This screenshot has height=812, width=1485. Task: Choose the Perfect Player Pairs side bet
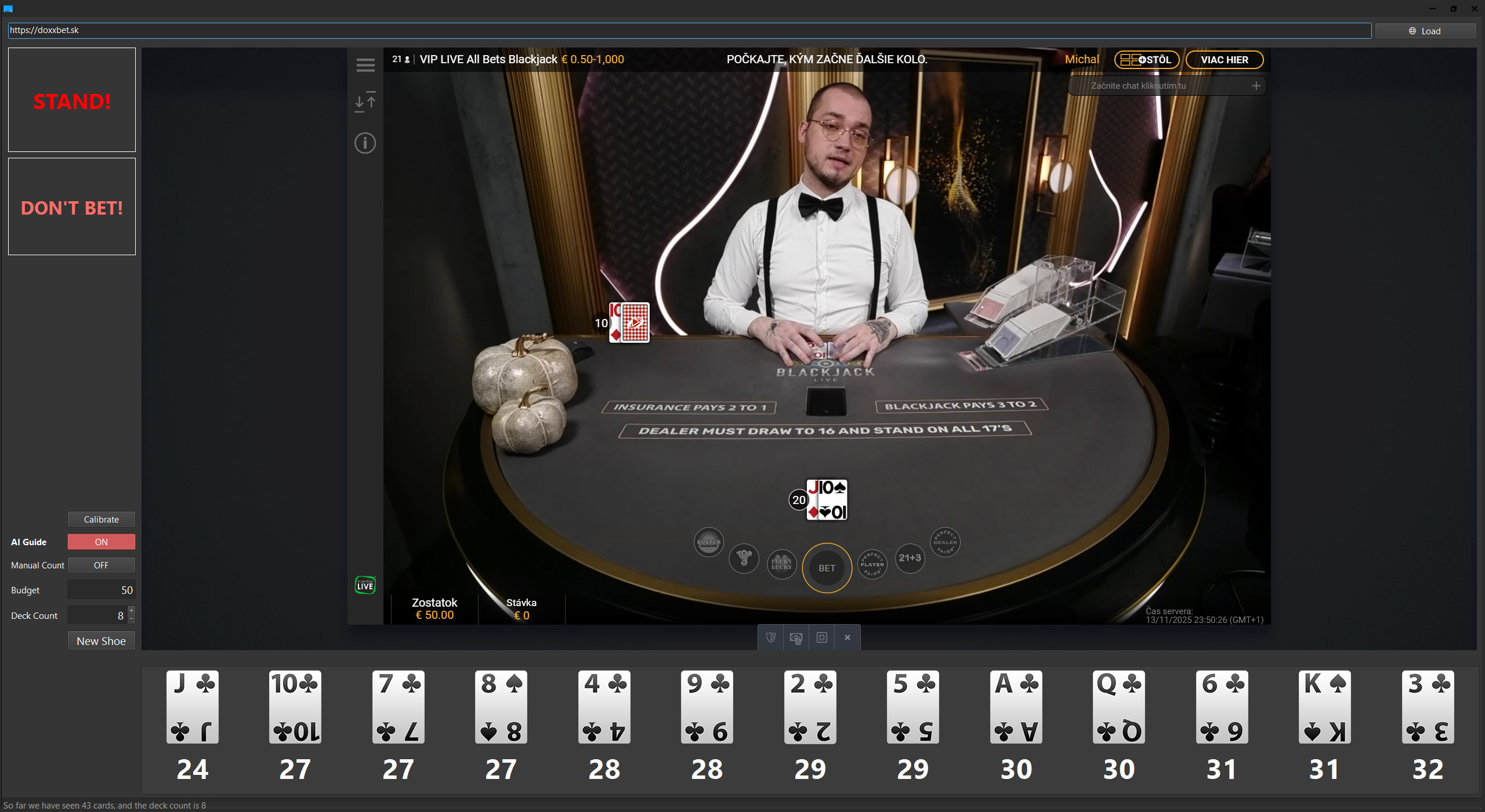872,564
